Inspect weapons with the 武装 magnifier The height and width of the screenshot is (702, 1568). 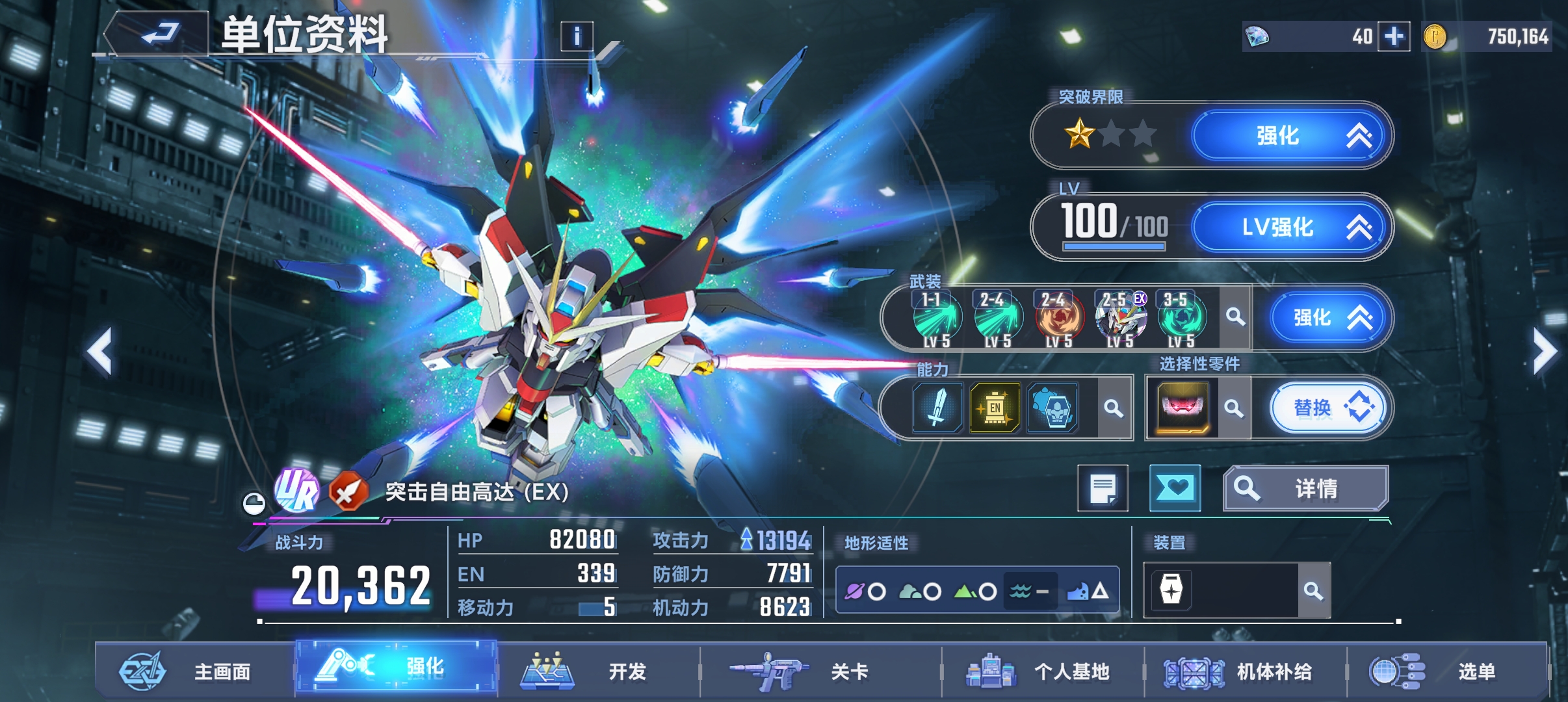click(x=1235, y=317)
